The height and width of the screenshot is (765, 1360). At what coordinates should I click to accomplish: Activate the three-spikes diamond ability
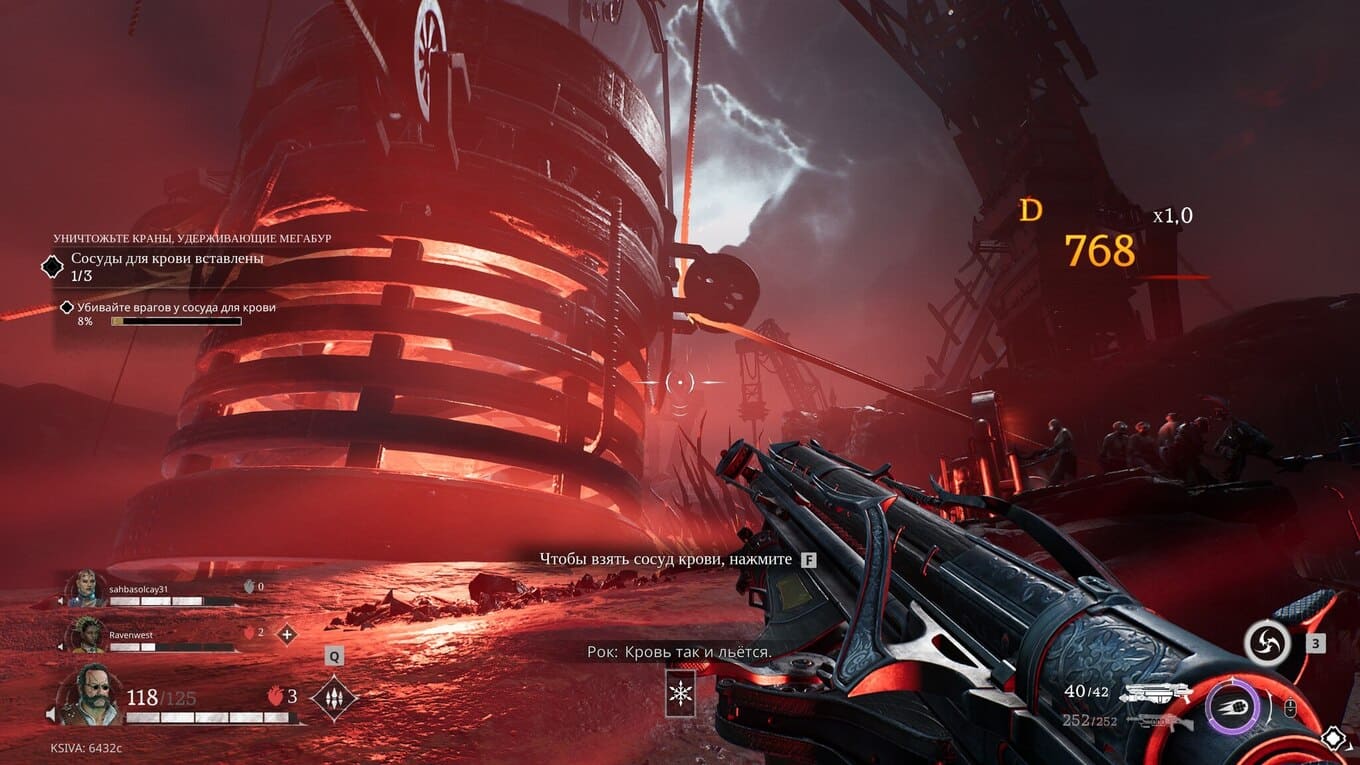click(x=334, y=696)
